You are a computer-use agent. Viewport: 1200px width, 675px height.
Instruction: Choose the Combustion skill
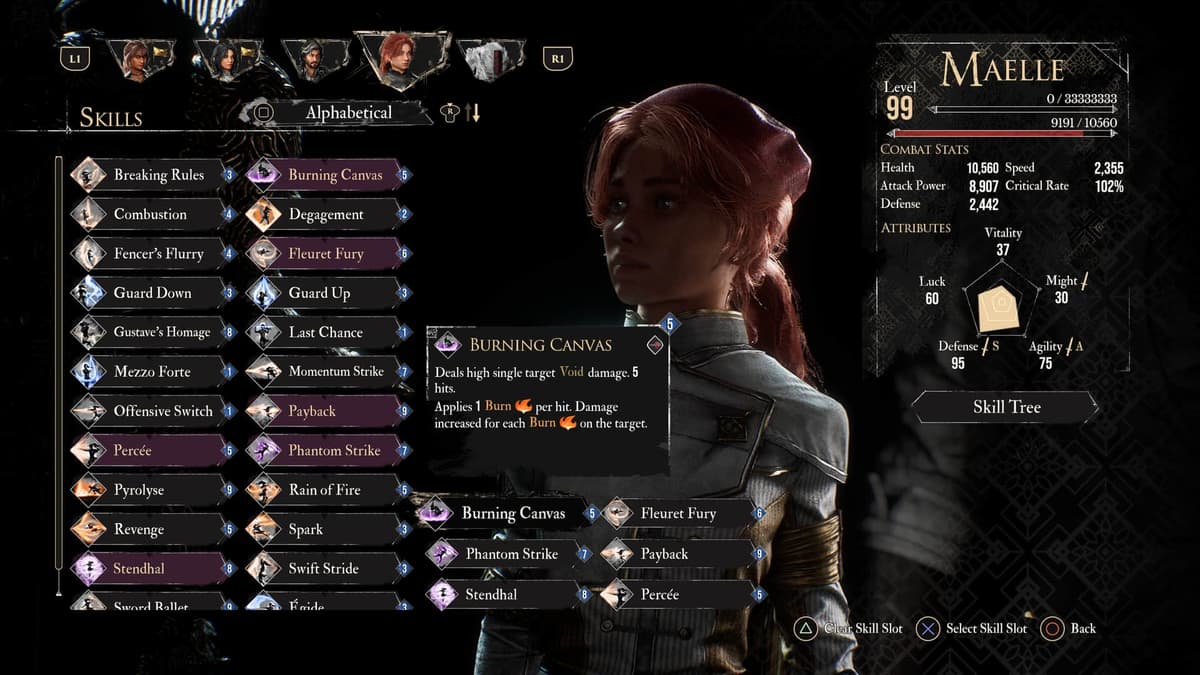[150, 214]
